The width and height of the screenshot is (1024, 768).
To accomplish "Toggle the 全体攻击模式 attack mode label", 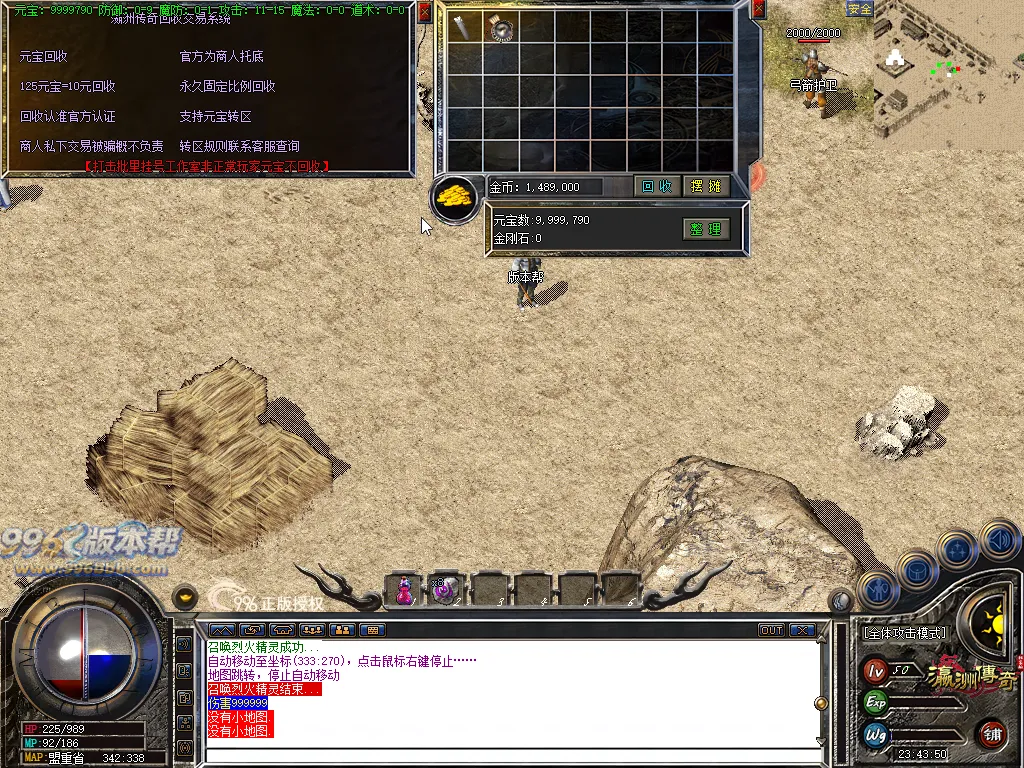I will pyautogui.click(x=904, y=633).
